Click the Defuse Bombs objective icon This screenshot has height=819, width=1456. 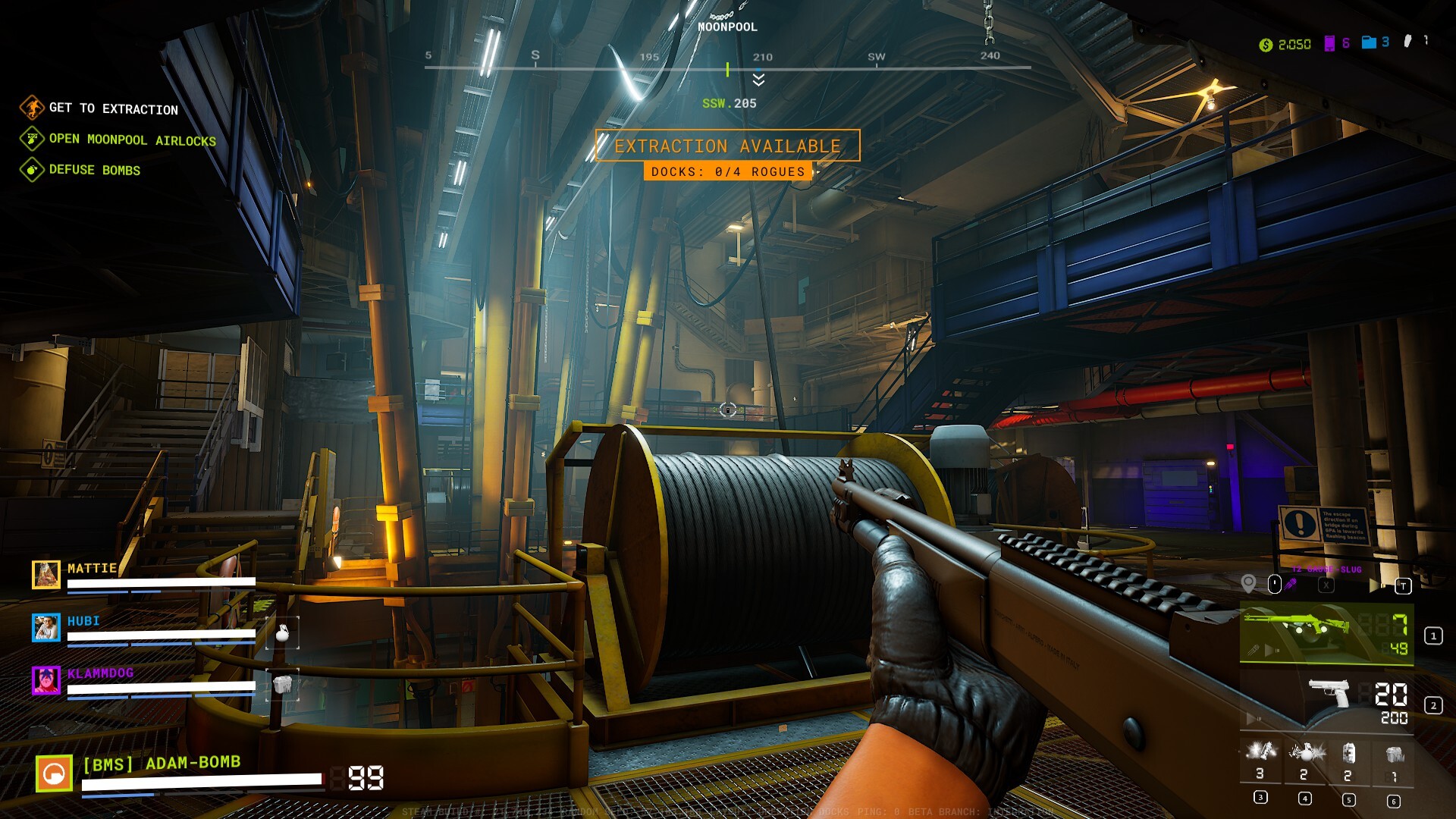point(32,170)
